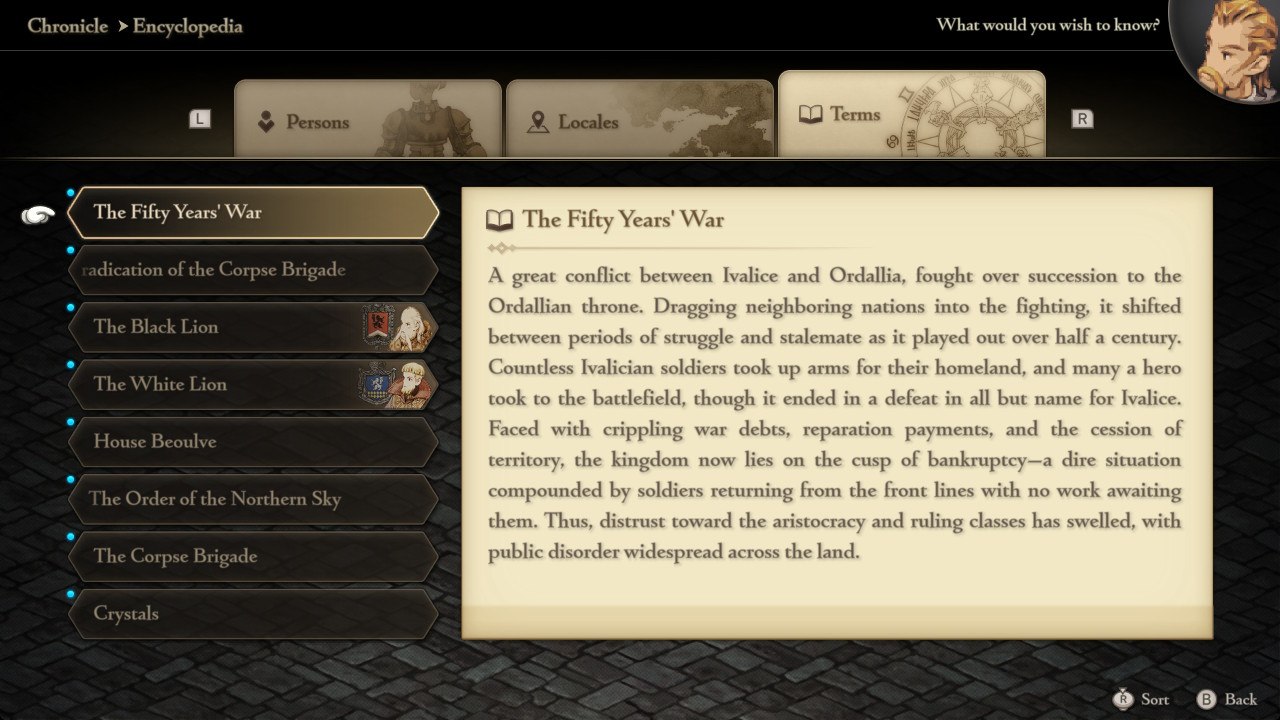Screen dimensions: 1280x720
Task: Sort the encyclopedia entries
Action: coord(1142,699)
